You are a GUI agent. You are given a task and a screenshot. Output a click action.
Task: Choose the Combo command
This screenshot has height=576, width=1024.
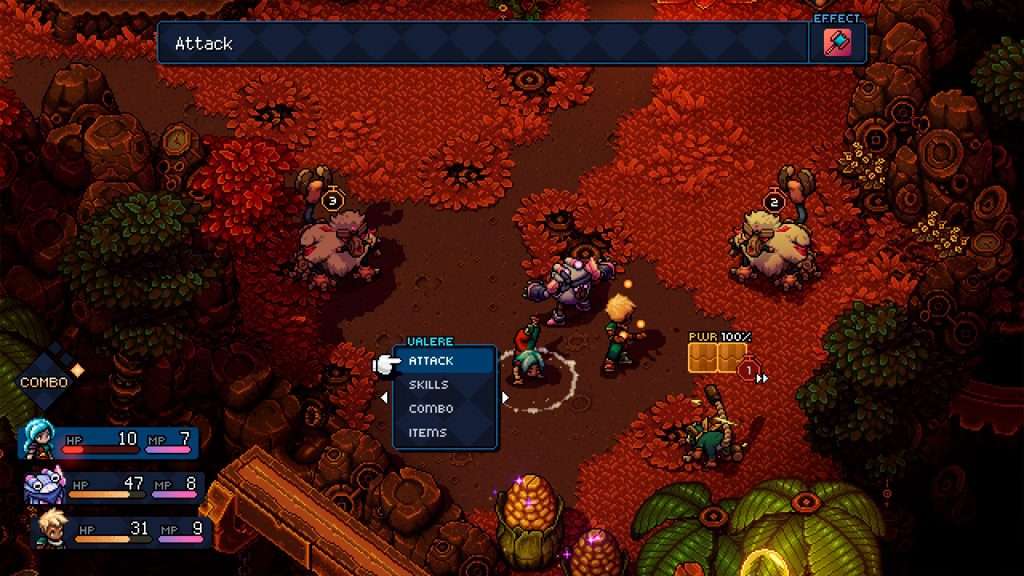point(431,409)
